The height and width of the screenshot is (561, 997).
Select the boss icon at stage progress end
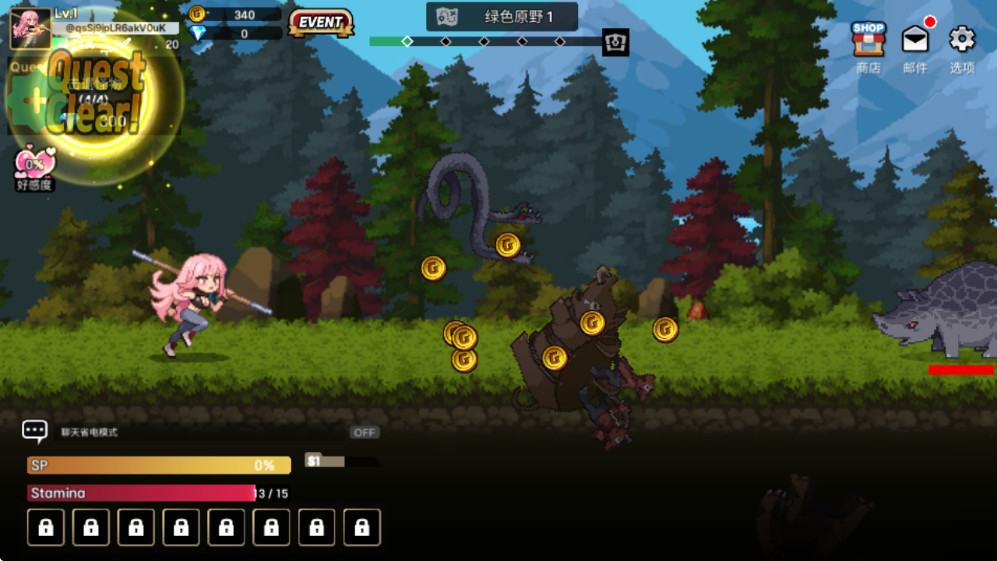coord(616,42)
